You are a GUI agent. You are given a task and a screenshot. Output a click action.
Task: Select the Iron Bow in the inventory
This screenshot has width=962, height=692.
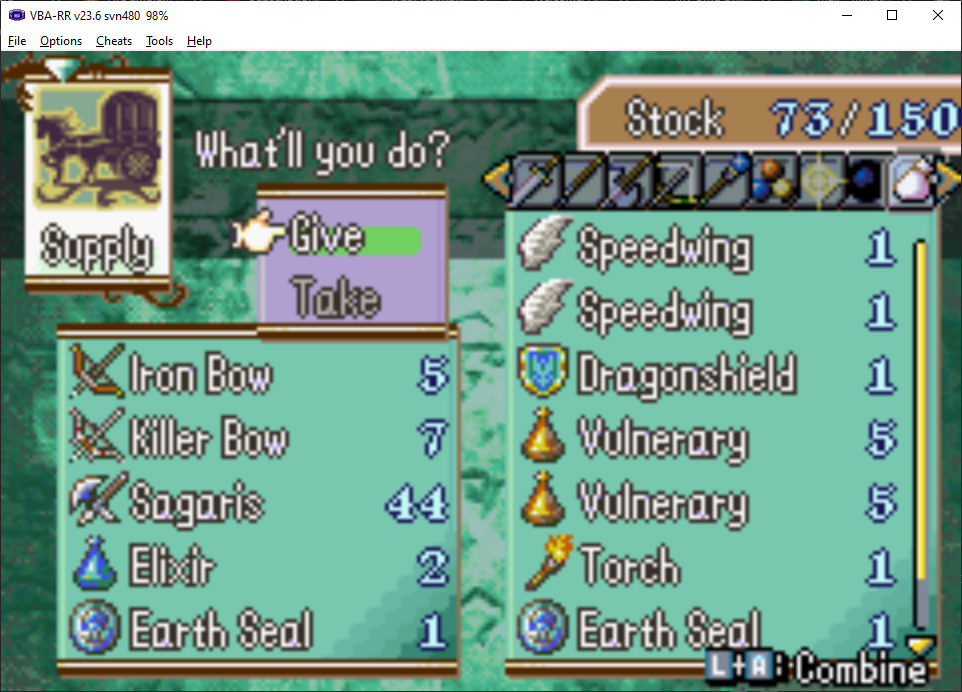coord(200,377)
